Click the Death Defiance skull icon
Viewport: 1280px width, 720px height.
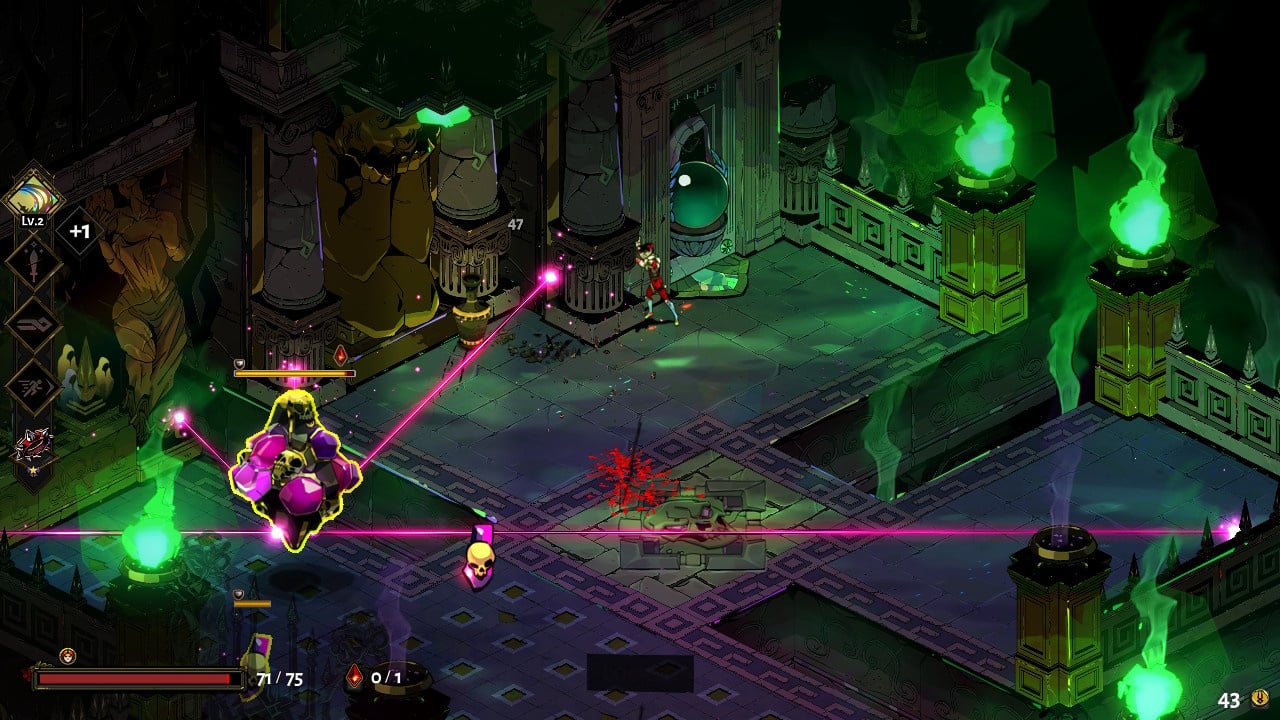(x=68, y=656)
